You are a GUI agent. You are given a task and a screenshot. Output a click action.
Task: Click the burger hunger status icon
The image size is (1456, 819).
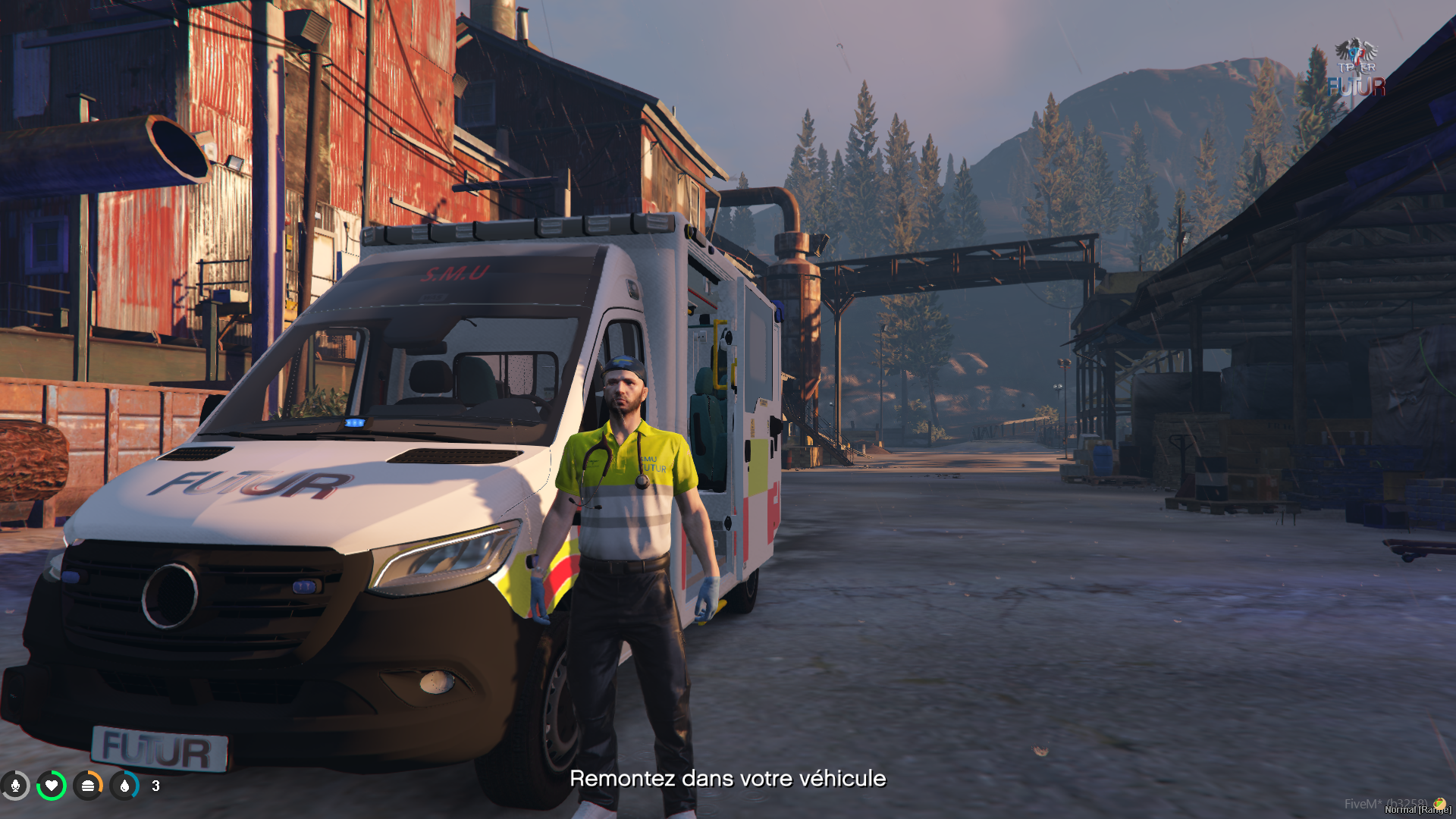click(x=88, y=786)
